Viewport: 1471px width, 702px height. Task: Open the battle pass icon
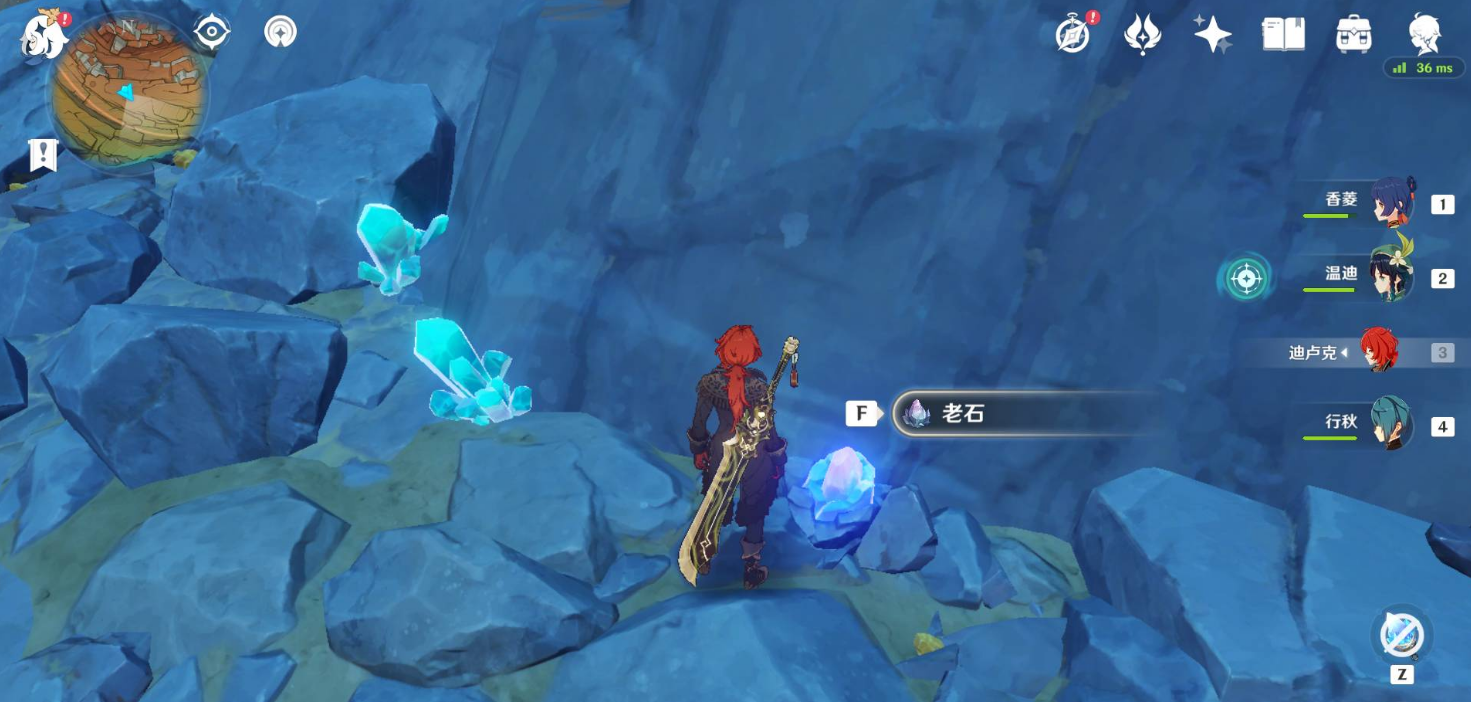pyautogui.click(x=1142, y=35)
